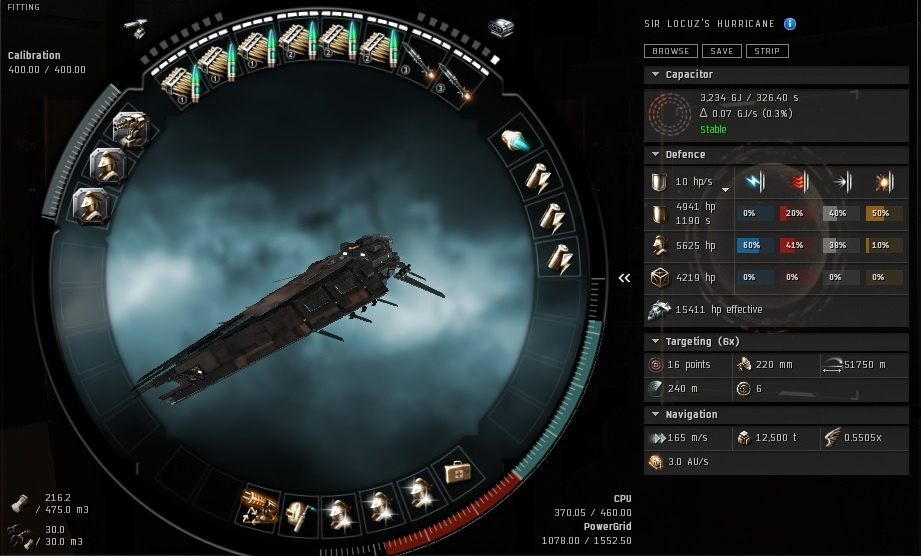Screen dimensions: 921x556
Task: Open the BROWSE fittings button
Action: click(670, 51)
